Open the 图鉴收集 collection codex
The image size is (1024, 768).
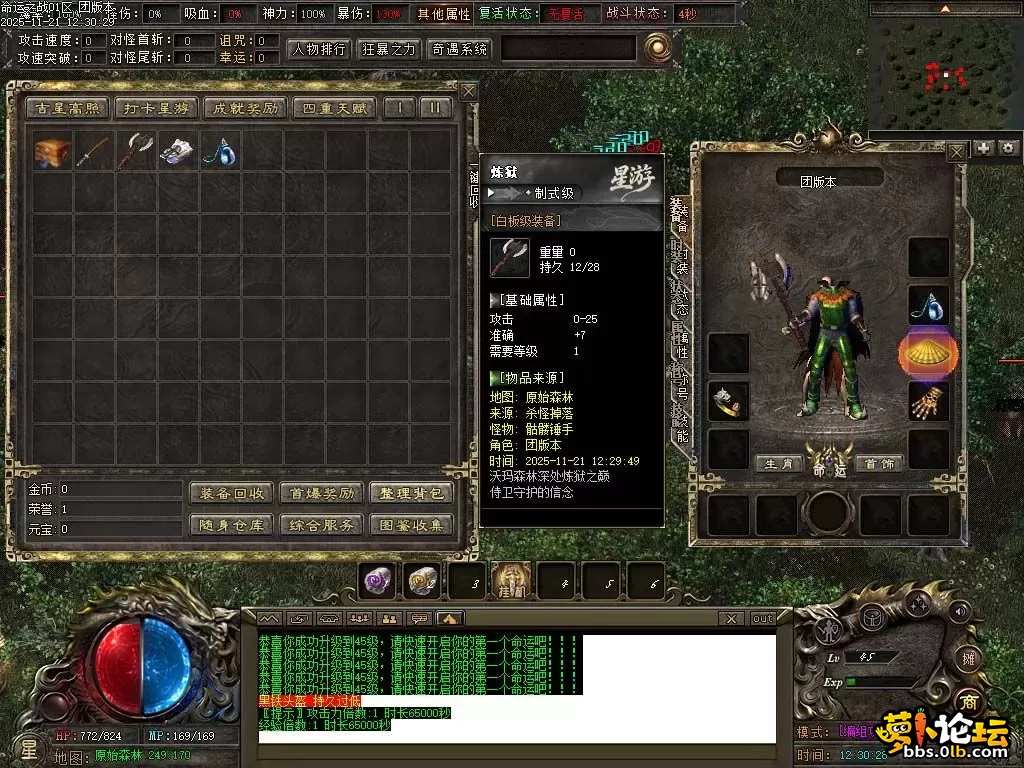click(410, 525)
